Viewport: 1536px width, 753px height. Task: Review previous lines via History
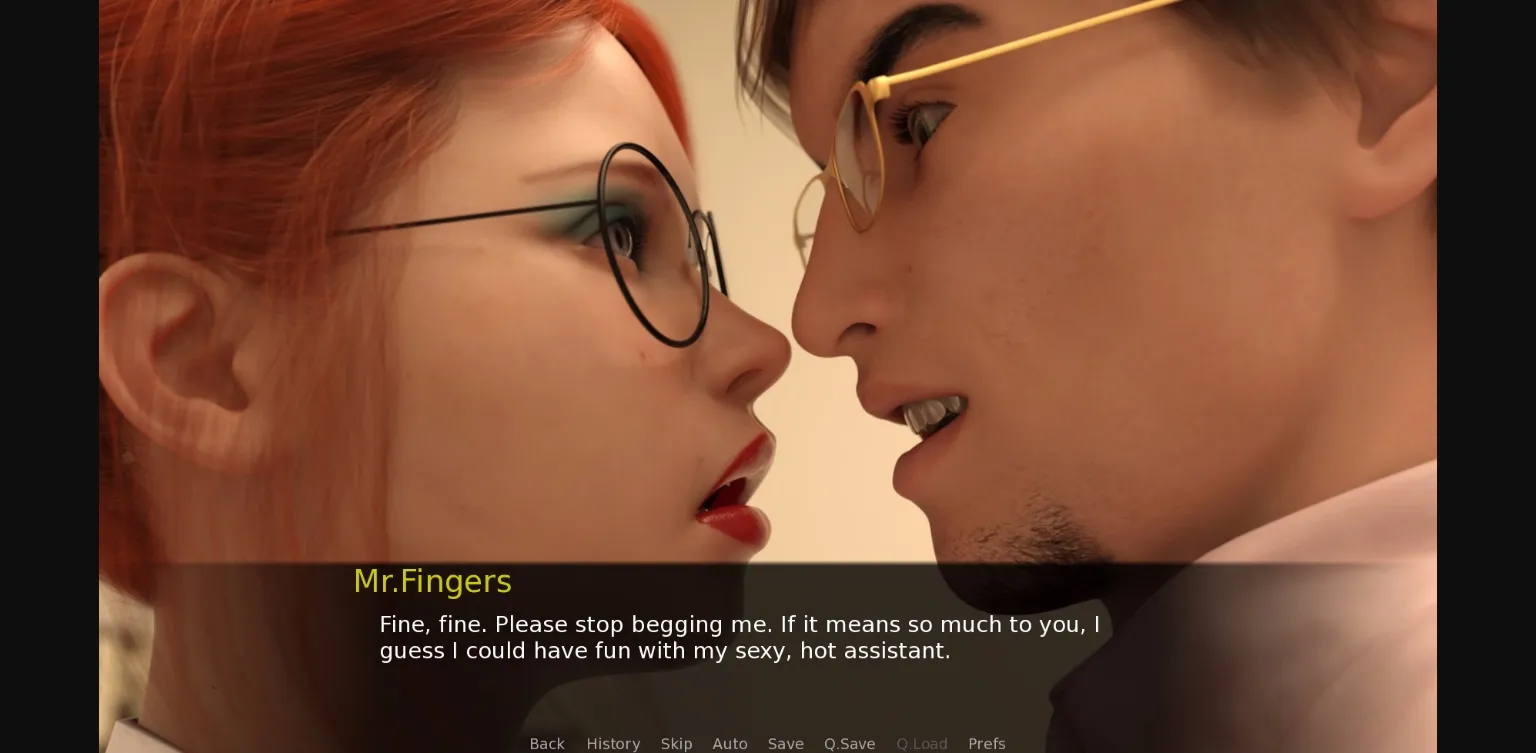[613, 744]
